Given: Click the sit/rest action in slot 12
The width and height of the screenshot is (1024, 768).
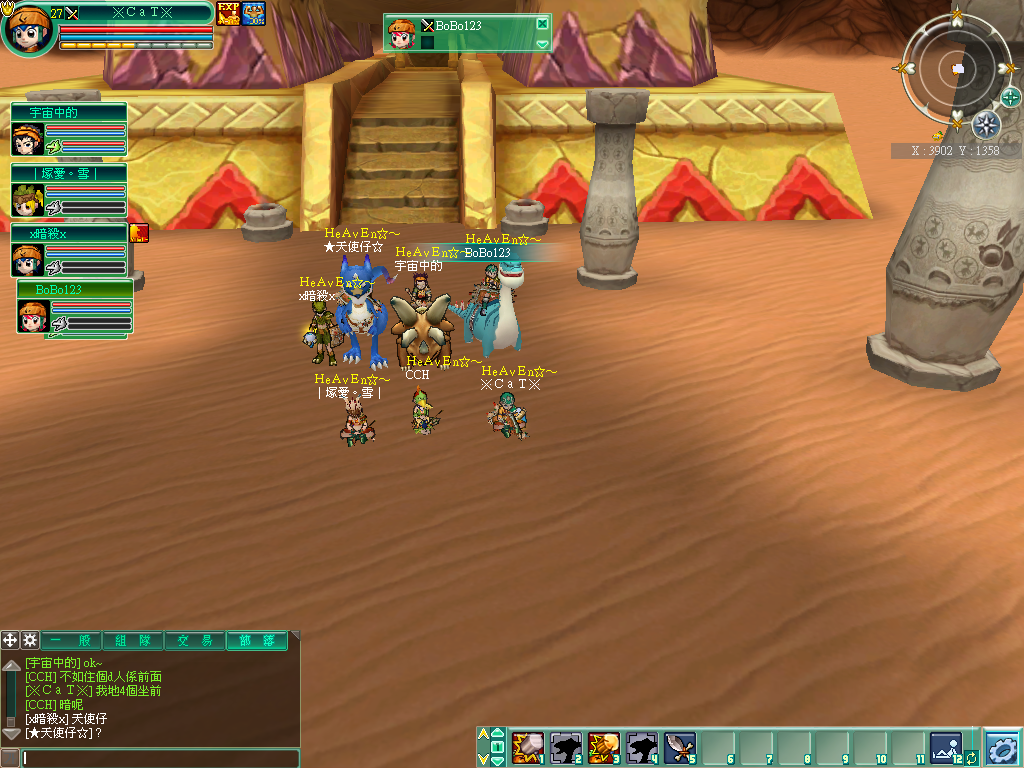Looking at the screenshot, I should tap(945, 747).
